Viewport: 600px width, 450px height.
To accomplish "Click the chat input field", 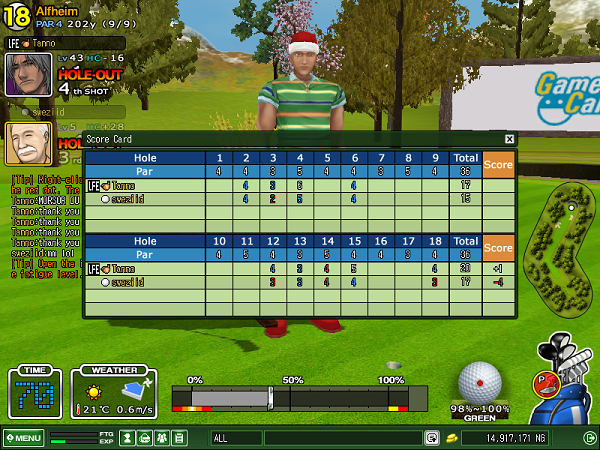I will click(x=342, y=438).
